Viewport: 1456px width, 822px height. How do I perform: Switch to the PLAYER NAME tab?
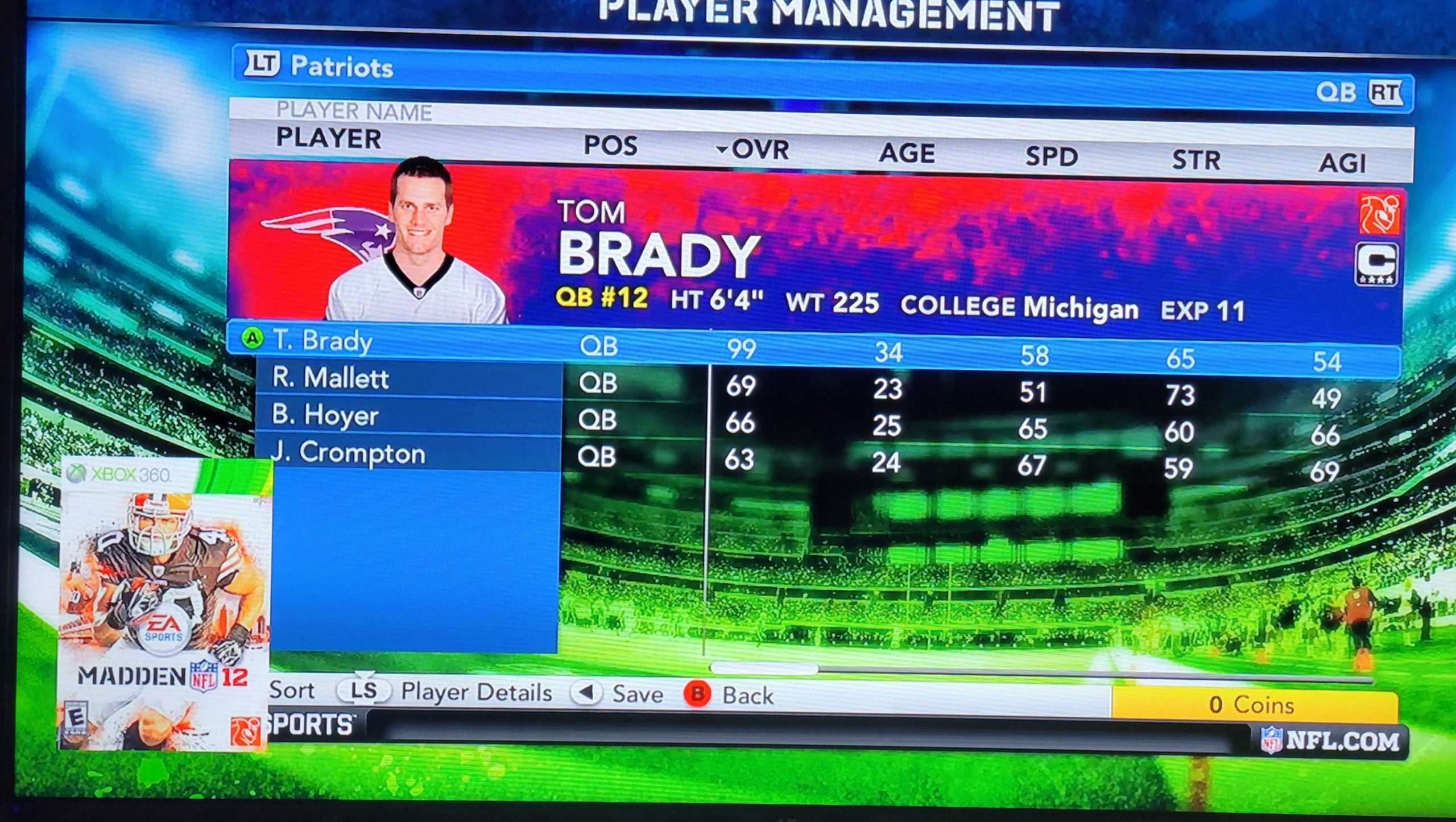[x=353, y=111]
